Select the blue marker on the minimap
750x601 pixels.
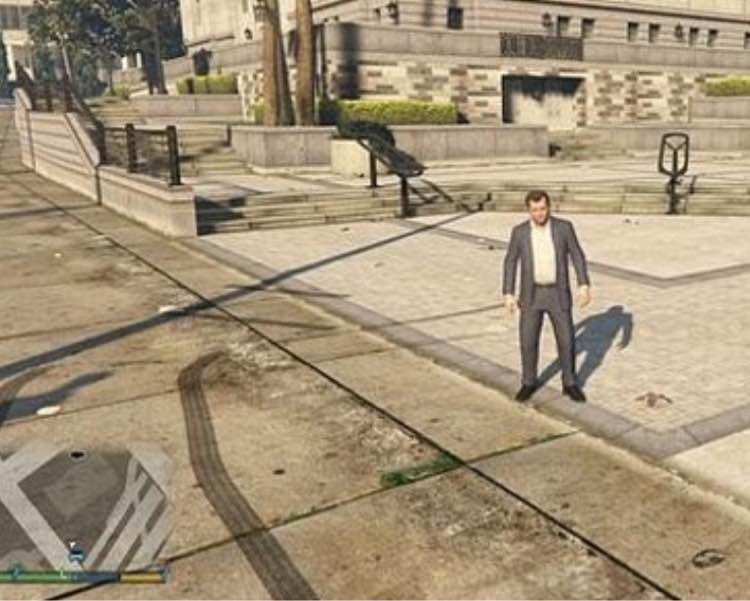pos(75,552)
